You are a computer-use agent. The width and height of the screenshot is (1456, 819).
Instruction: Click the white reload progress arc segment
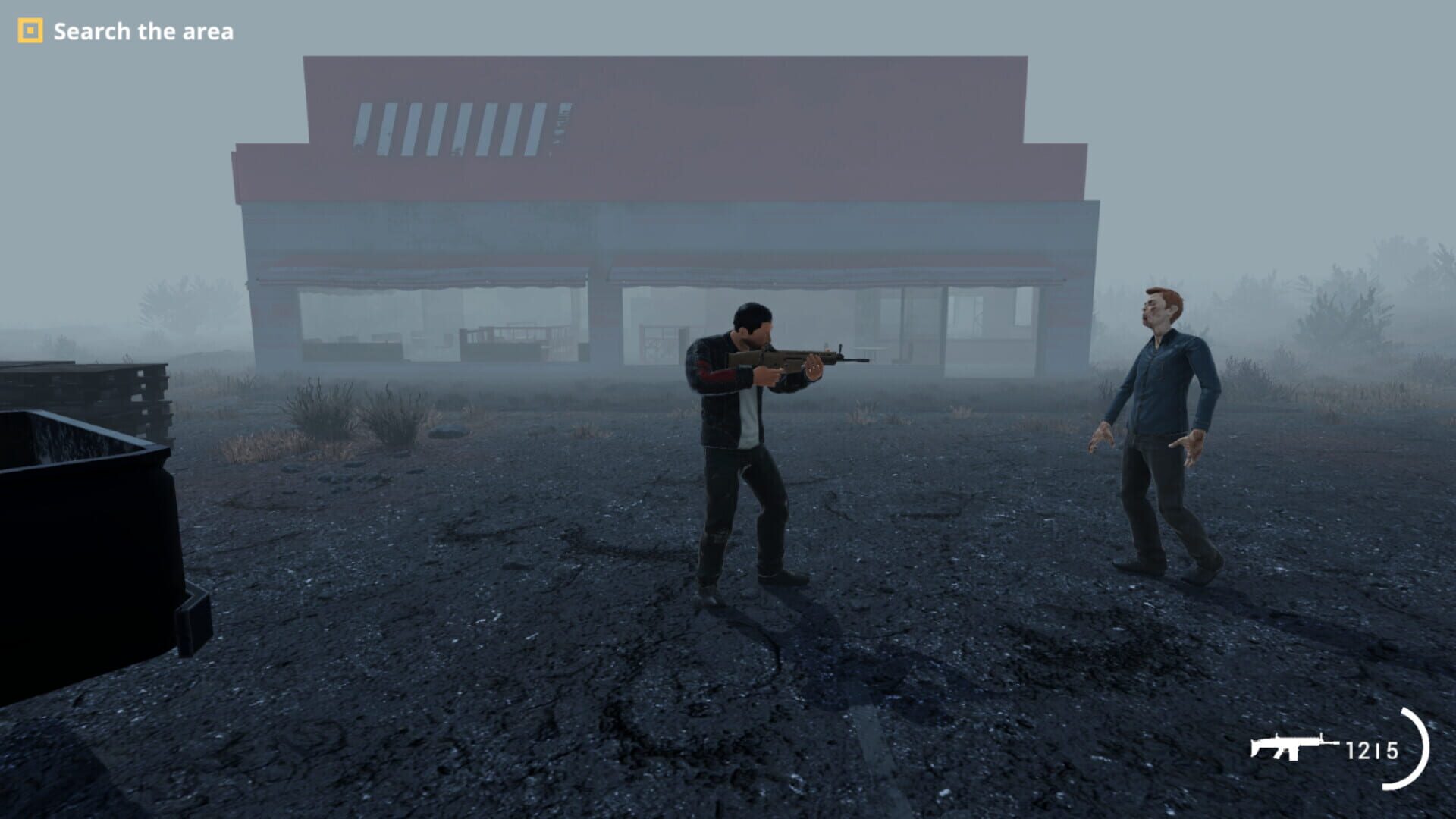pyautogui.click(x=1428, y=747)
